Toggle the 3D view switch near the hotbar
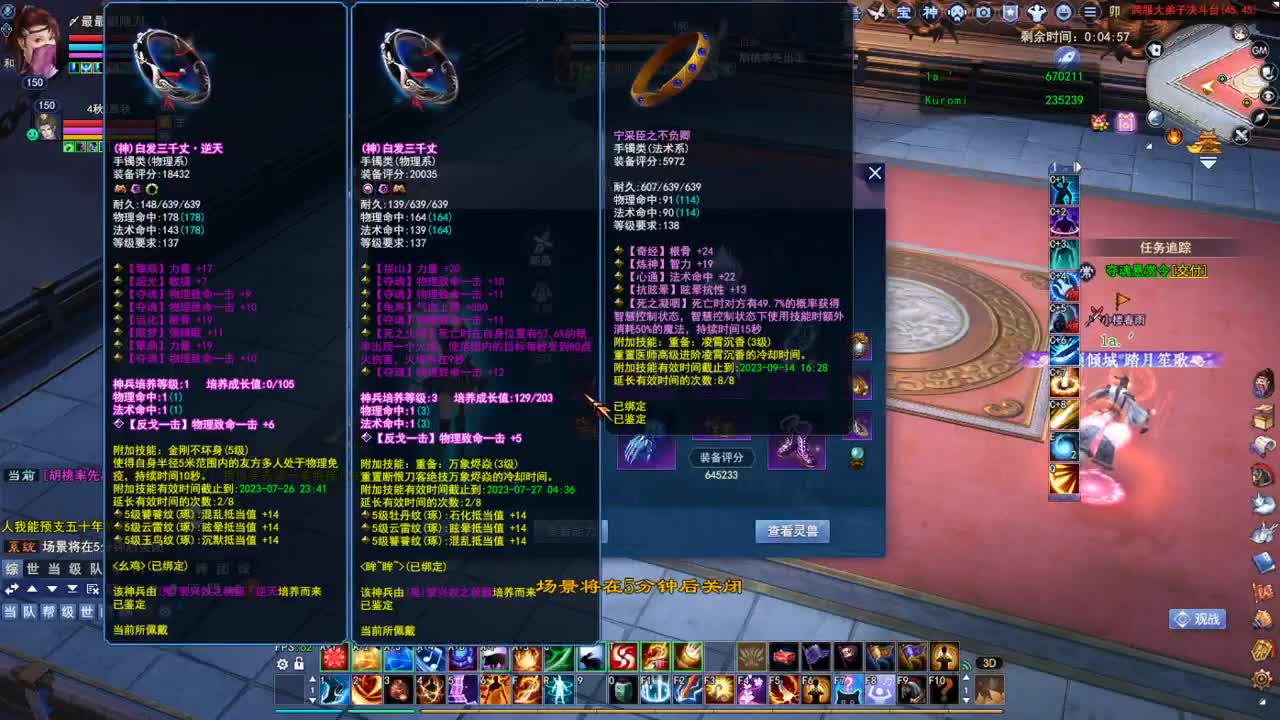Image resolution: width=1280 pixels, height=720 pixels. [x=988, y=663]
